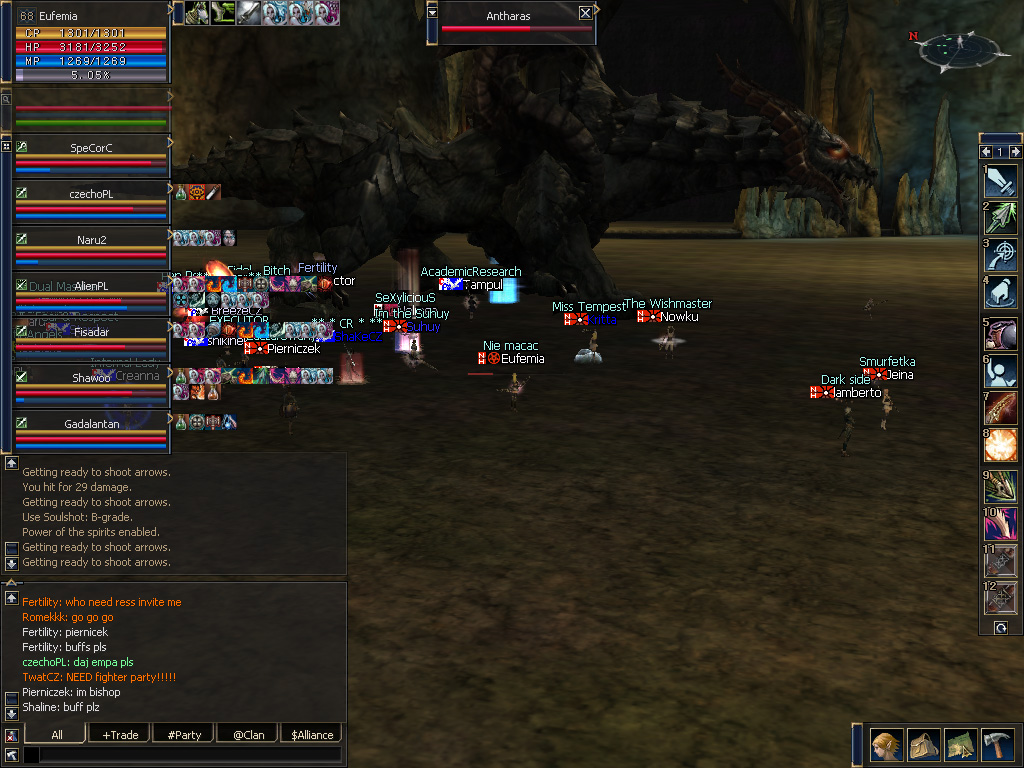Use the raised-hand action in slot 6
The width and height of the screenshot is (1024, 768).
coord(1001,370)
